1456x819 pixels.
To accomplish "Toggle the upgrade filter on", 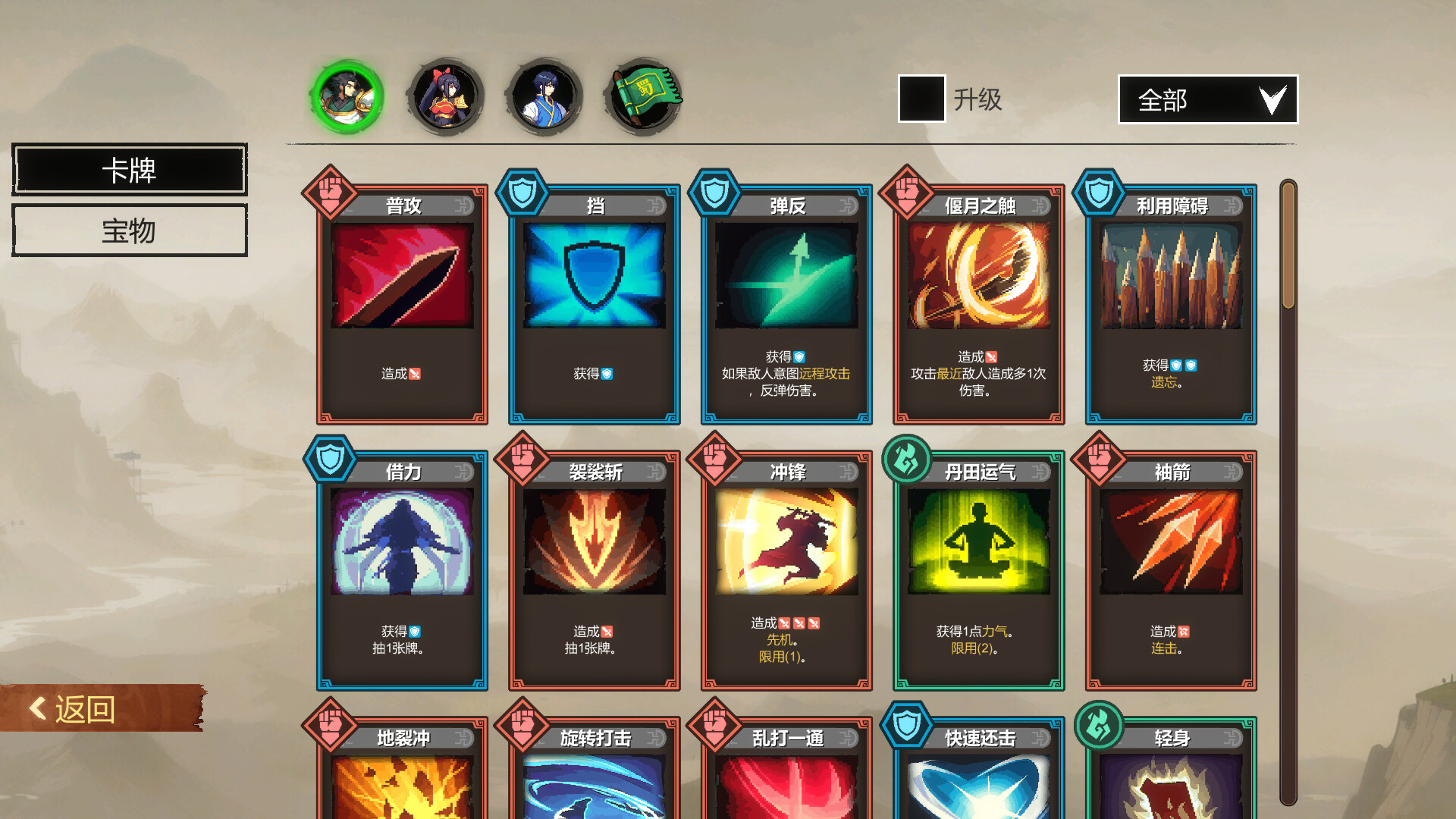I will 920,99.
